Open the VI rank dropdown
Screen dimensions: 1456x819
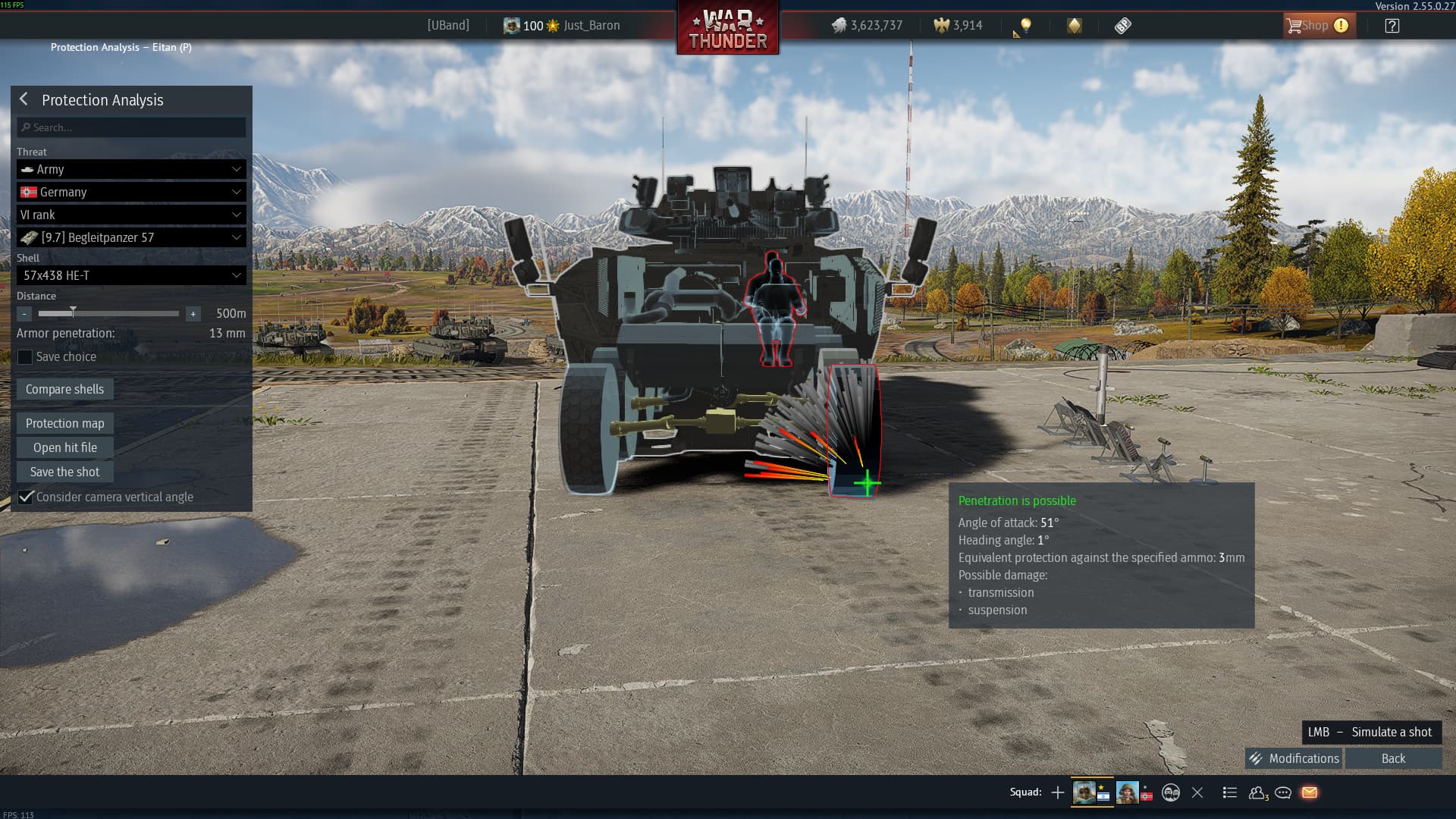131,215
